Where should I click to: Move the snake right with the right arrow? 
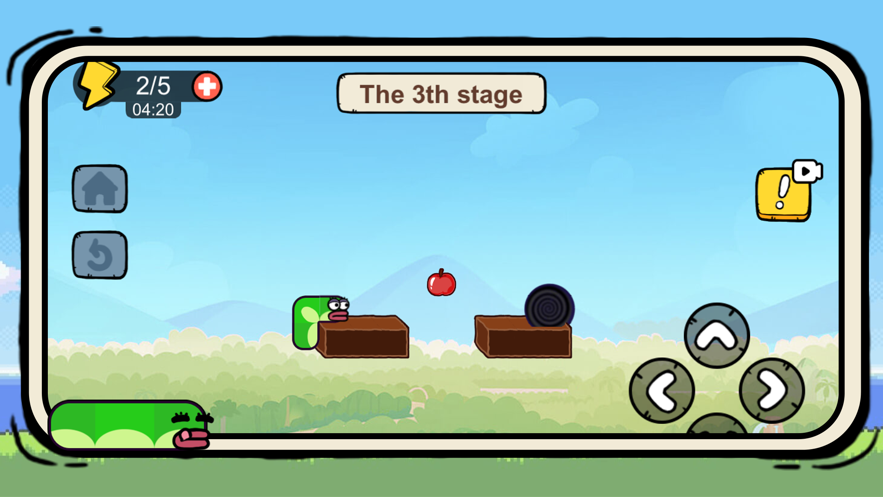[x=772, y=390]
